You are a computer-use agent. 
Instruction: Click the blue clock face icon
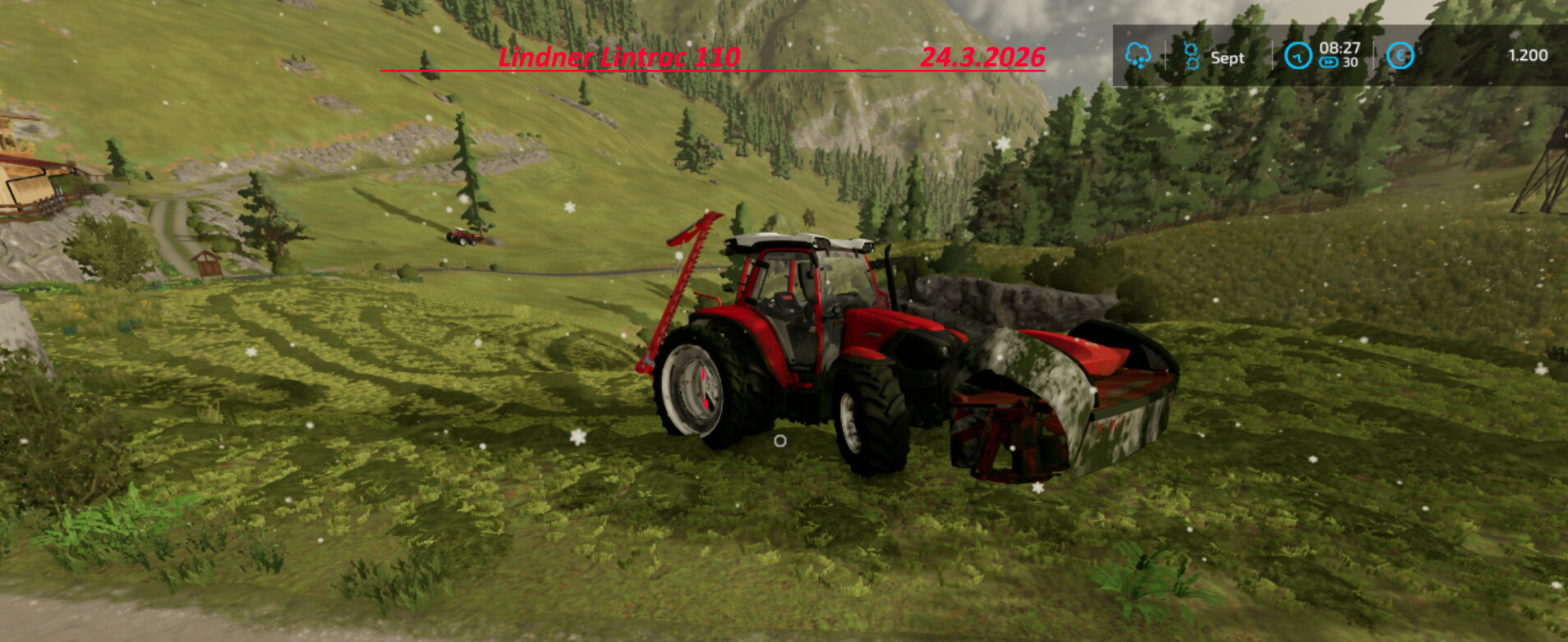pyautogui.click(x=1299, y=55)
